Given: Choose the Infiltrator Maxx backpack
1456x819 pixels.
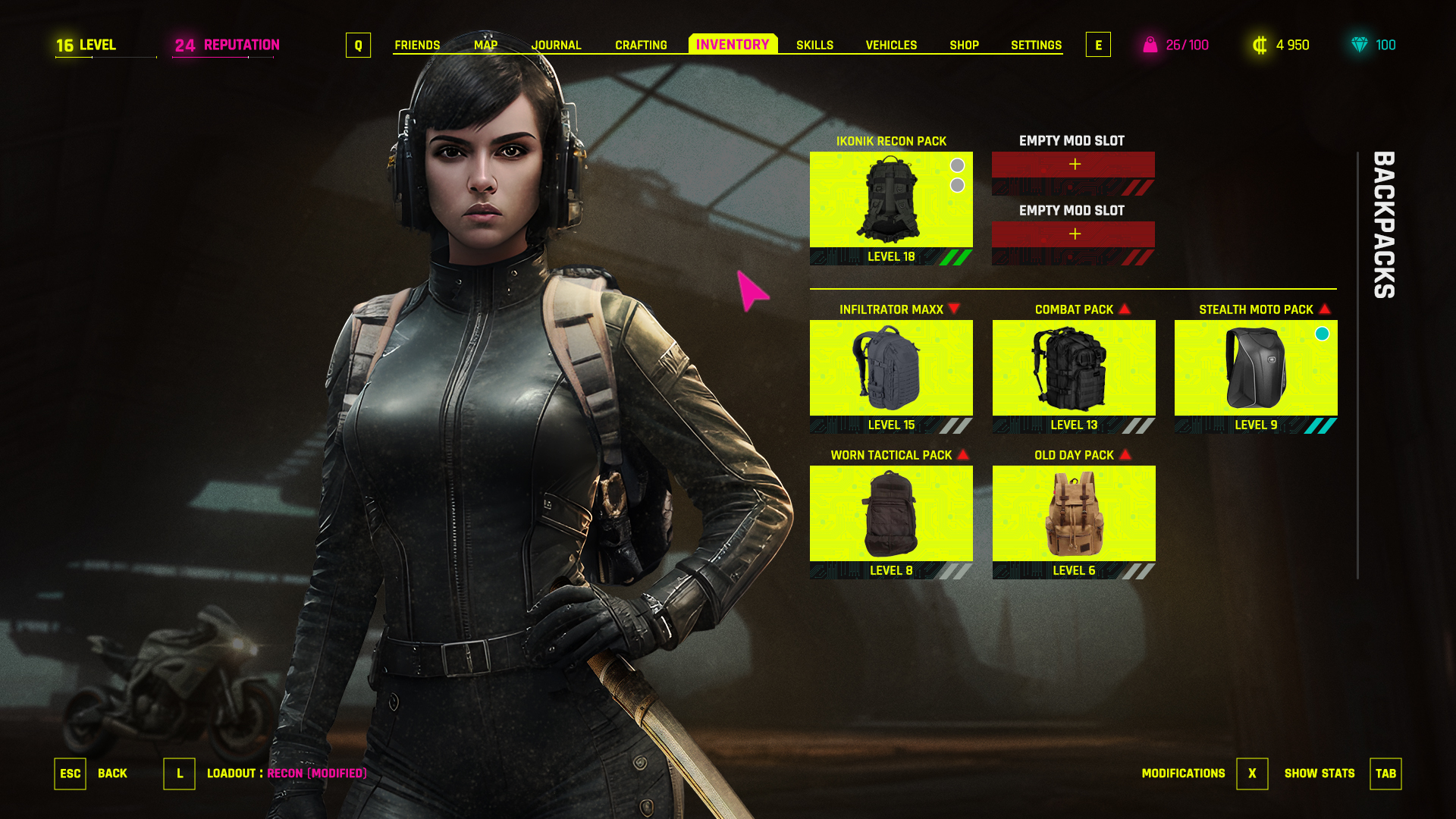Looking at the screenshot, I should [891, 369].
